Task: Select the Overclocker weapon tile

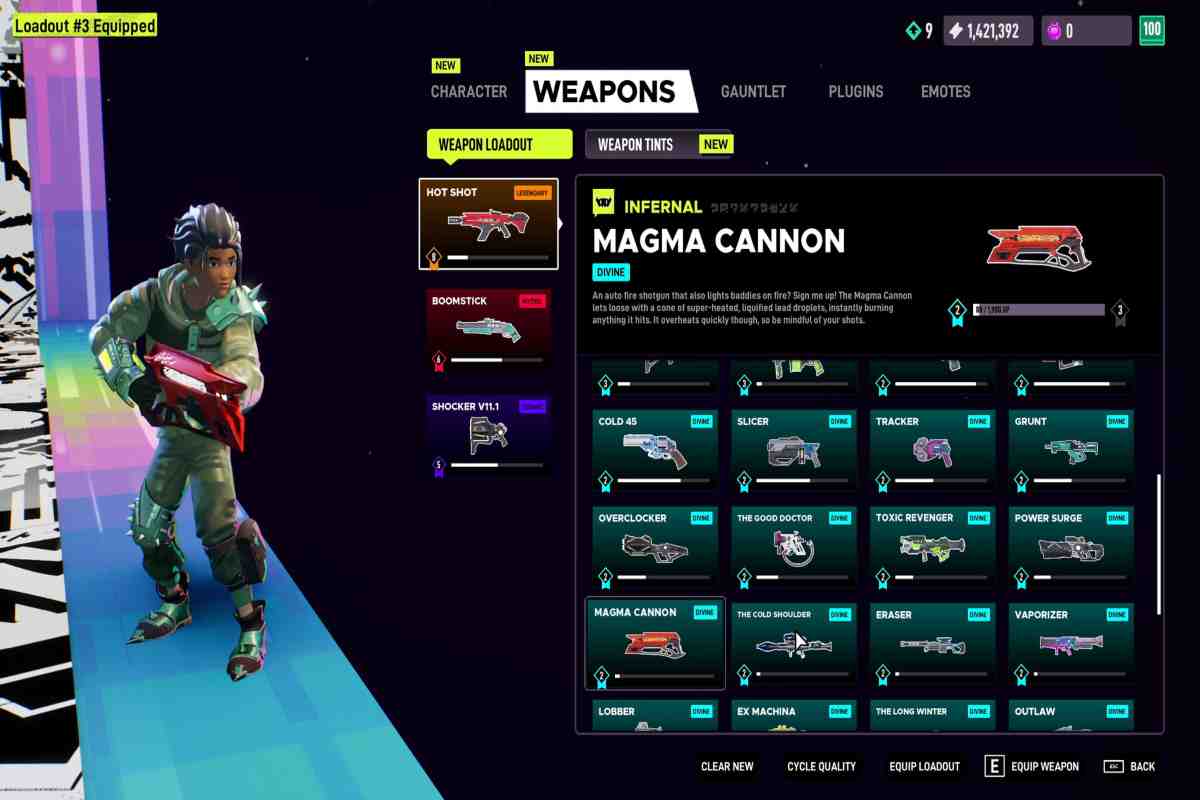Action: pos(655,547)
